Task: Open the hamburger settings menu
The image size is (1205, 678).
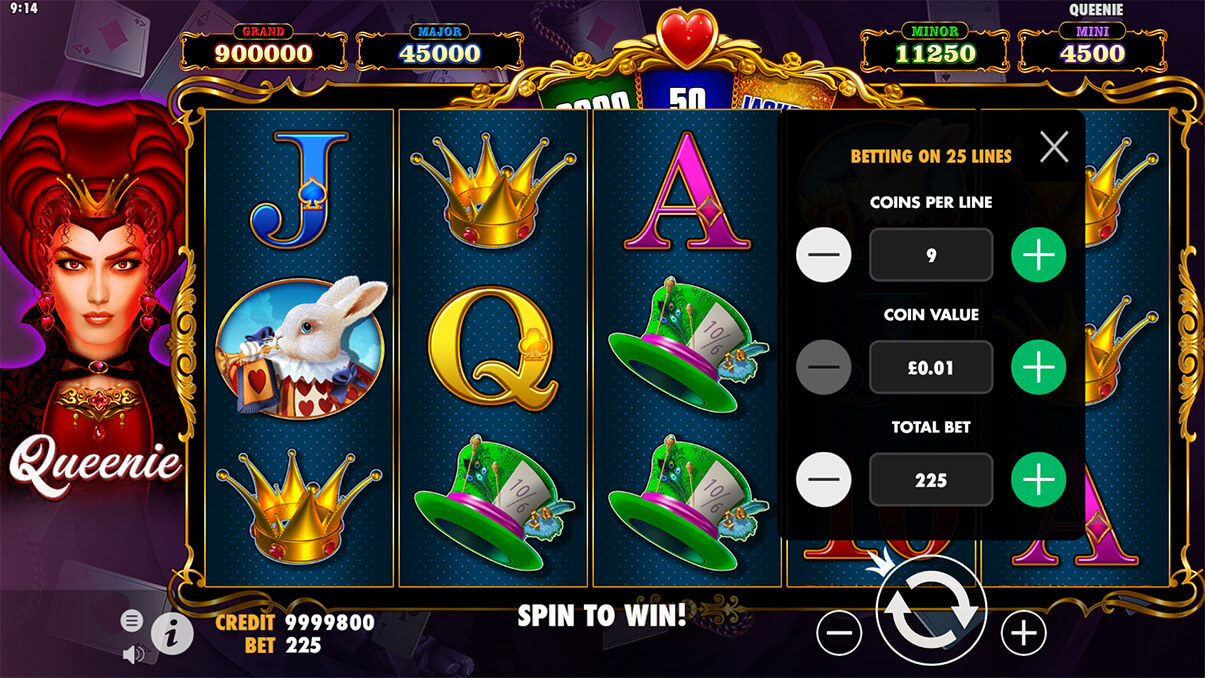Action: tap(131, 621)
